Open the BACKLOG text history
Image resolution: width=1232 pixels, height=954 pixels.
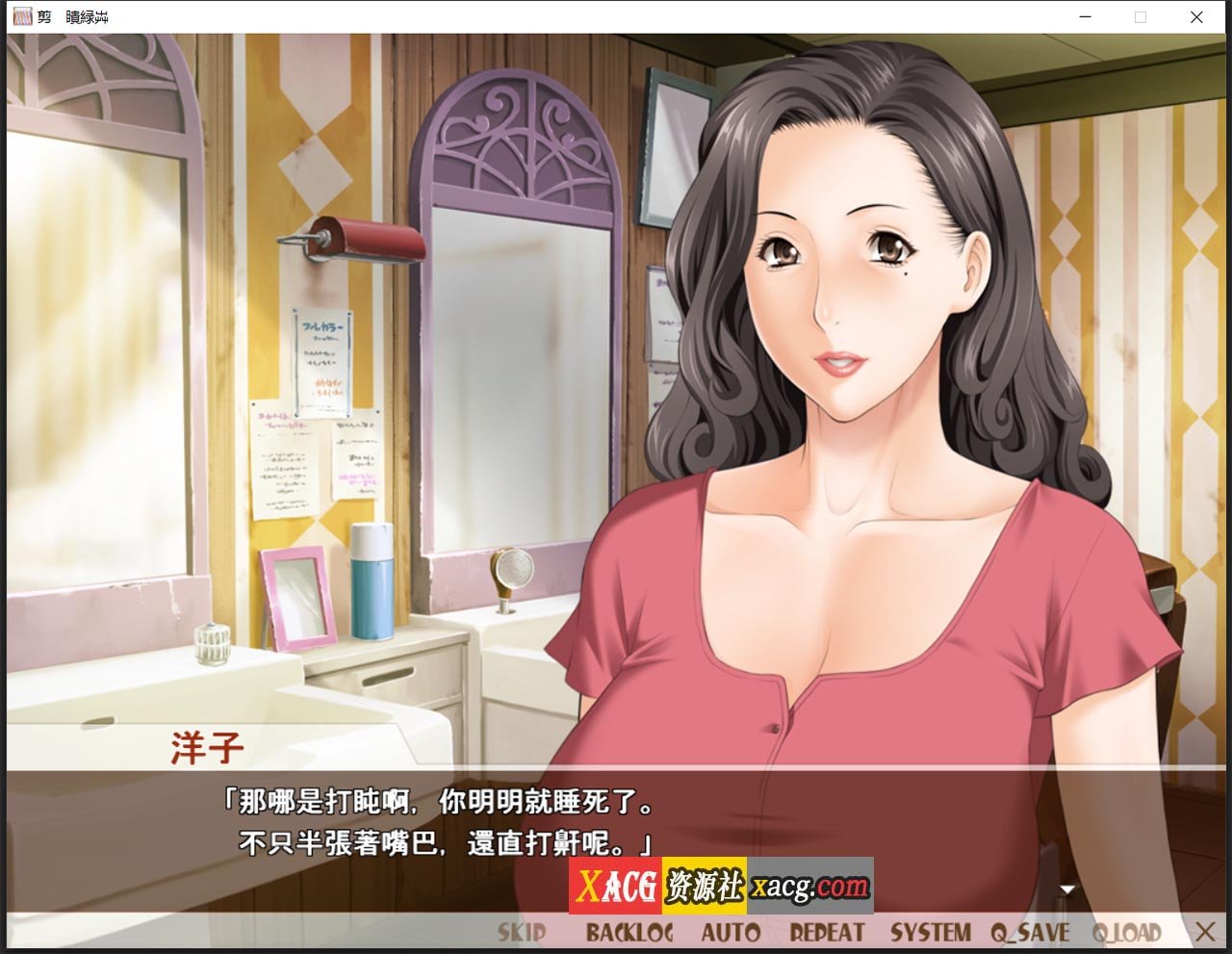[x=630, y=931]
